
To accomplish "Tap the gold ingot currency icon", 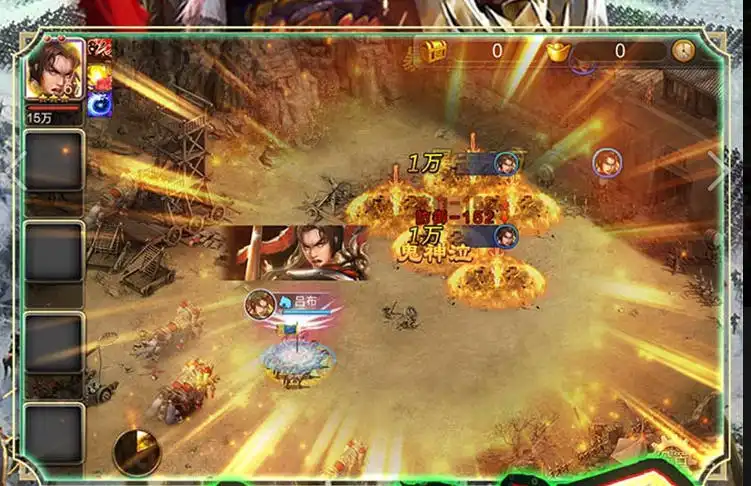I will click(x=557, y=51).
